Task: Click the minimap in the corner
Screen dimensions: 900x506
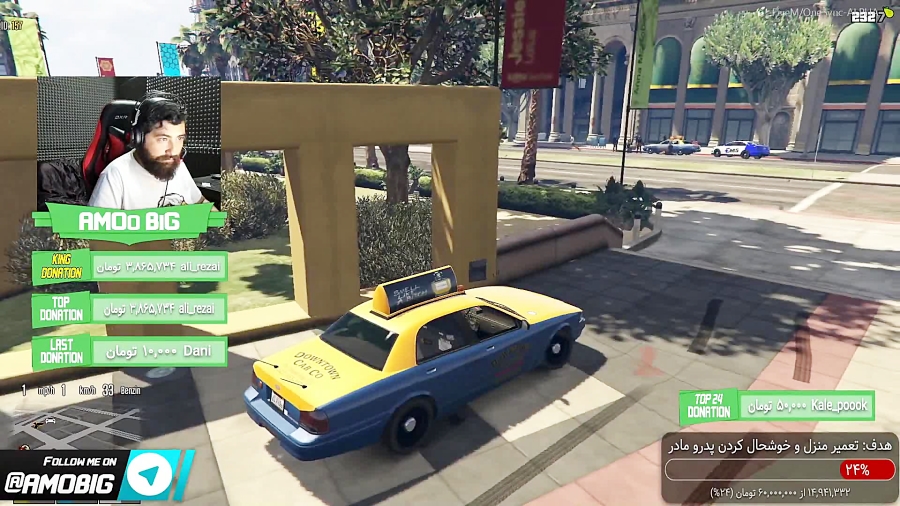Action: click(x=75, y=425)
